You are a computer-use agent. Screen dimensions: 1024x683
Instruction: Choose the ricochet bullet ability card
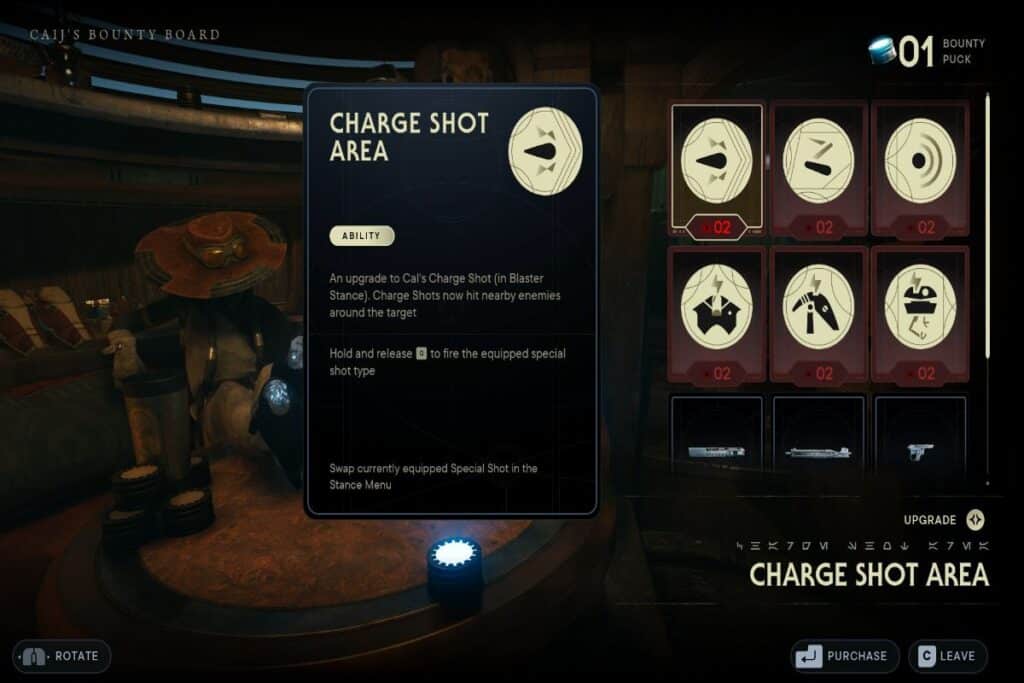point(818,168)
